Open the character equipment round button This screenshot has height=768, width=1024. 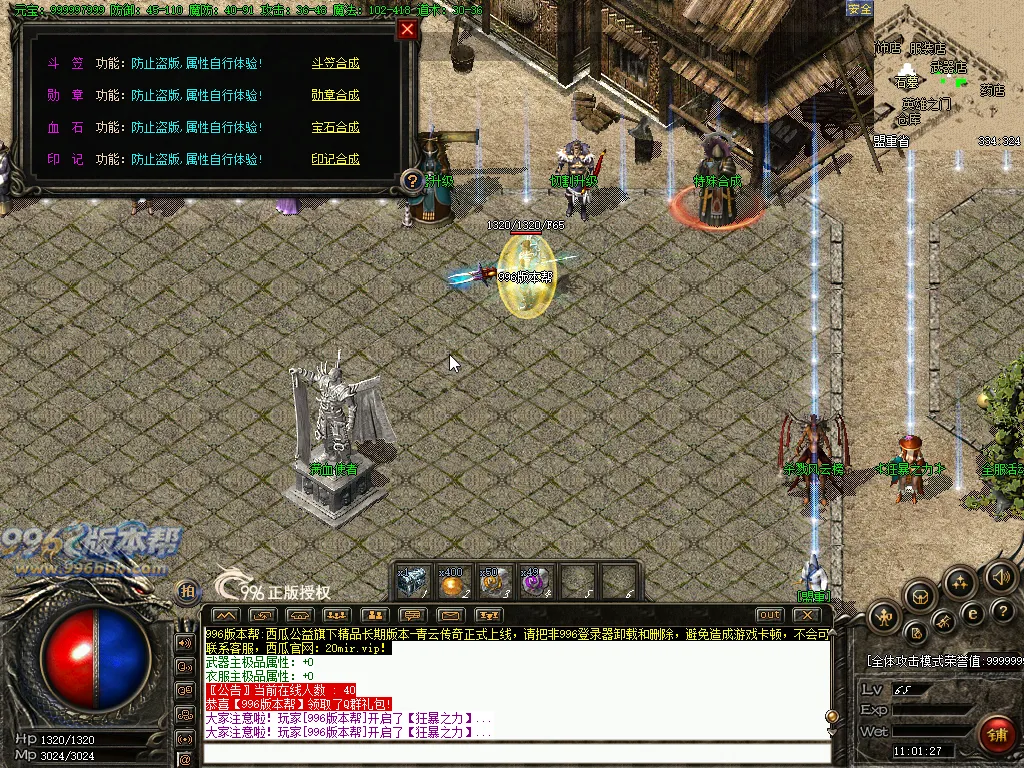click(x=884, y=616)
